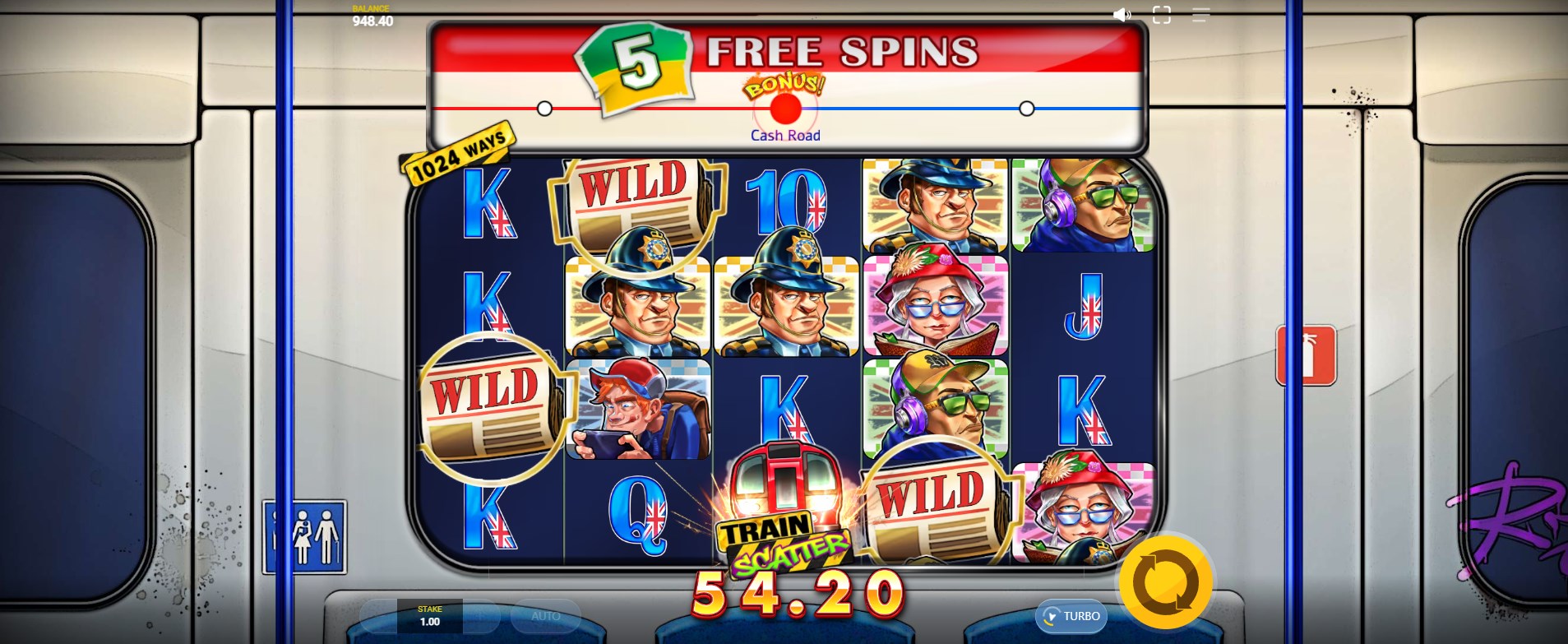
Task: Spin the reels with the yellow button
Action: [x=1165, y=582]
